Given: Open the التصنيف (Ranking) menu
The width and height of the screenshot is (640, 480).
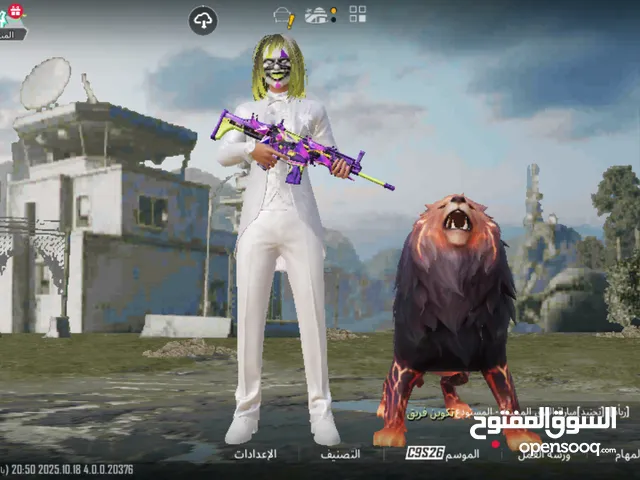Looking at the screenshot, I should coord(341,453).
